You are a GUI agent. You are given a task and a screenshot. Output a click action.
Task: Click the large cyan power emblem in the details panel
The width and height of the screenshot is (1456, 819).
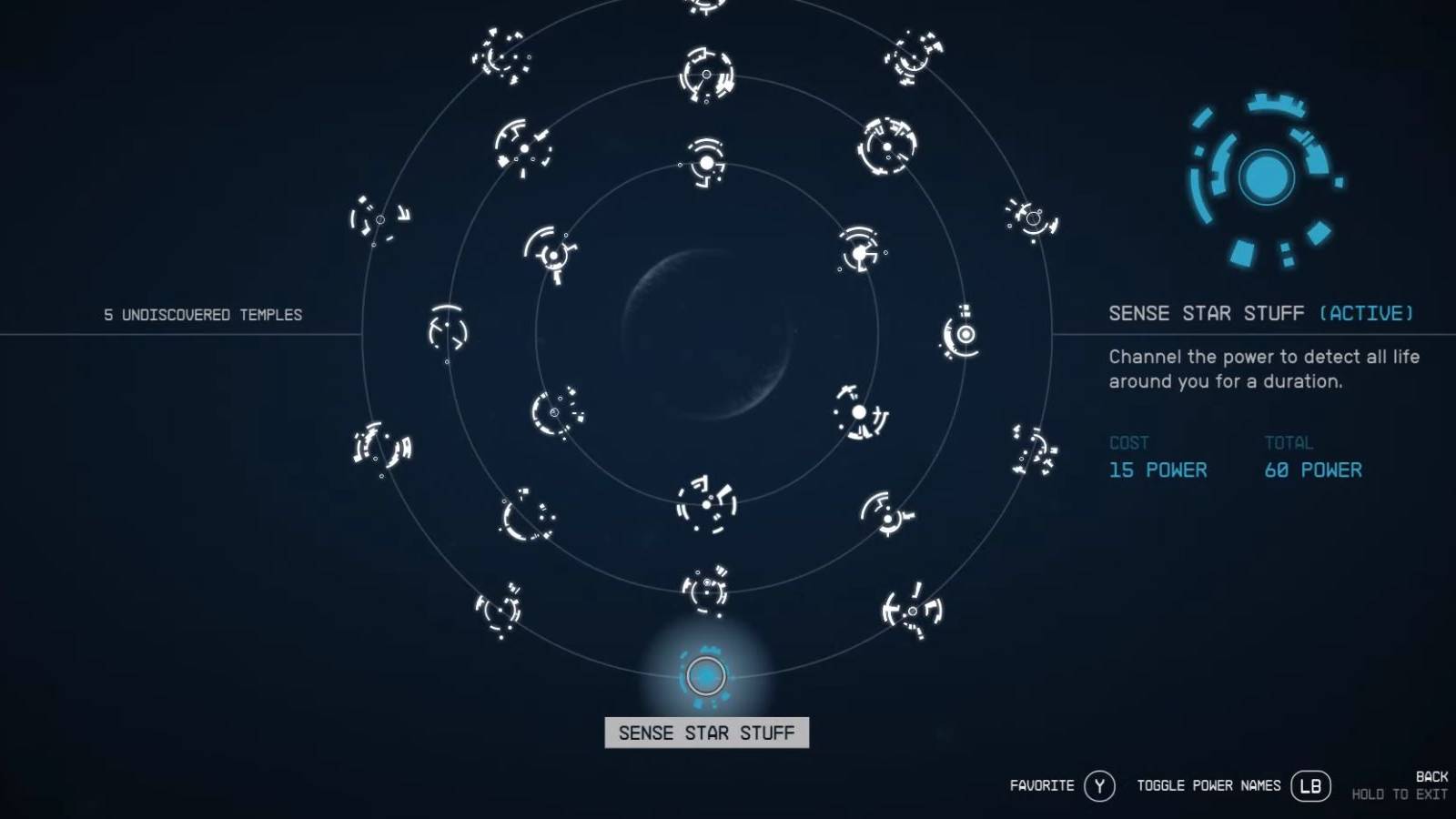coord(1265,178)
